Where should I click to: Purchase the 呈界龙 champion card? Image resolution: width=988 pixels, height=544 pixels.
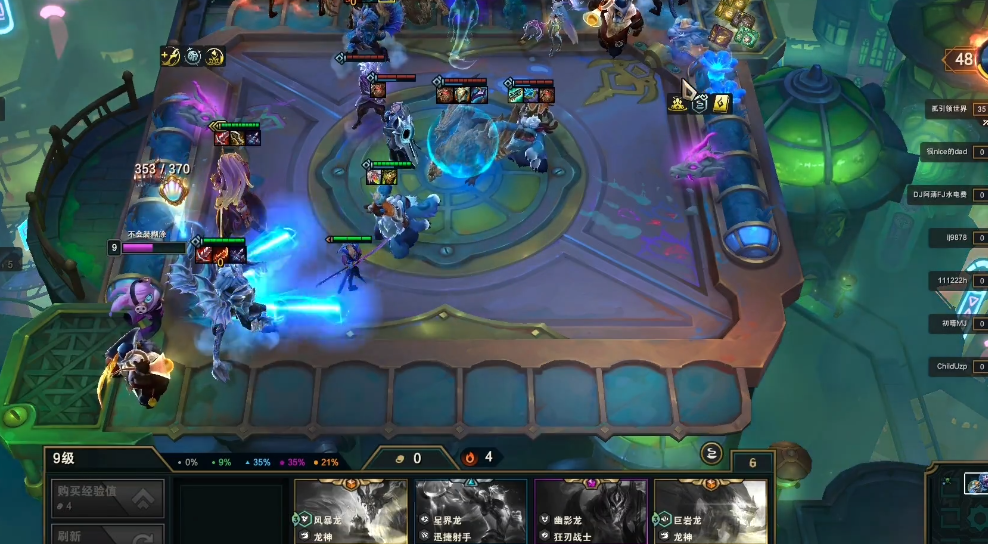471,511
